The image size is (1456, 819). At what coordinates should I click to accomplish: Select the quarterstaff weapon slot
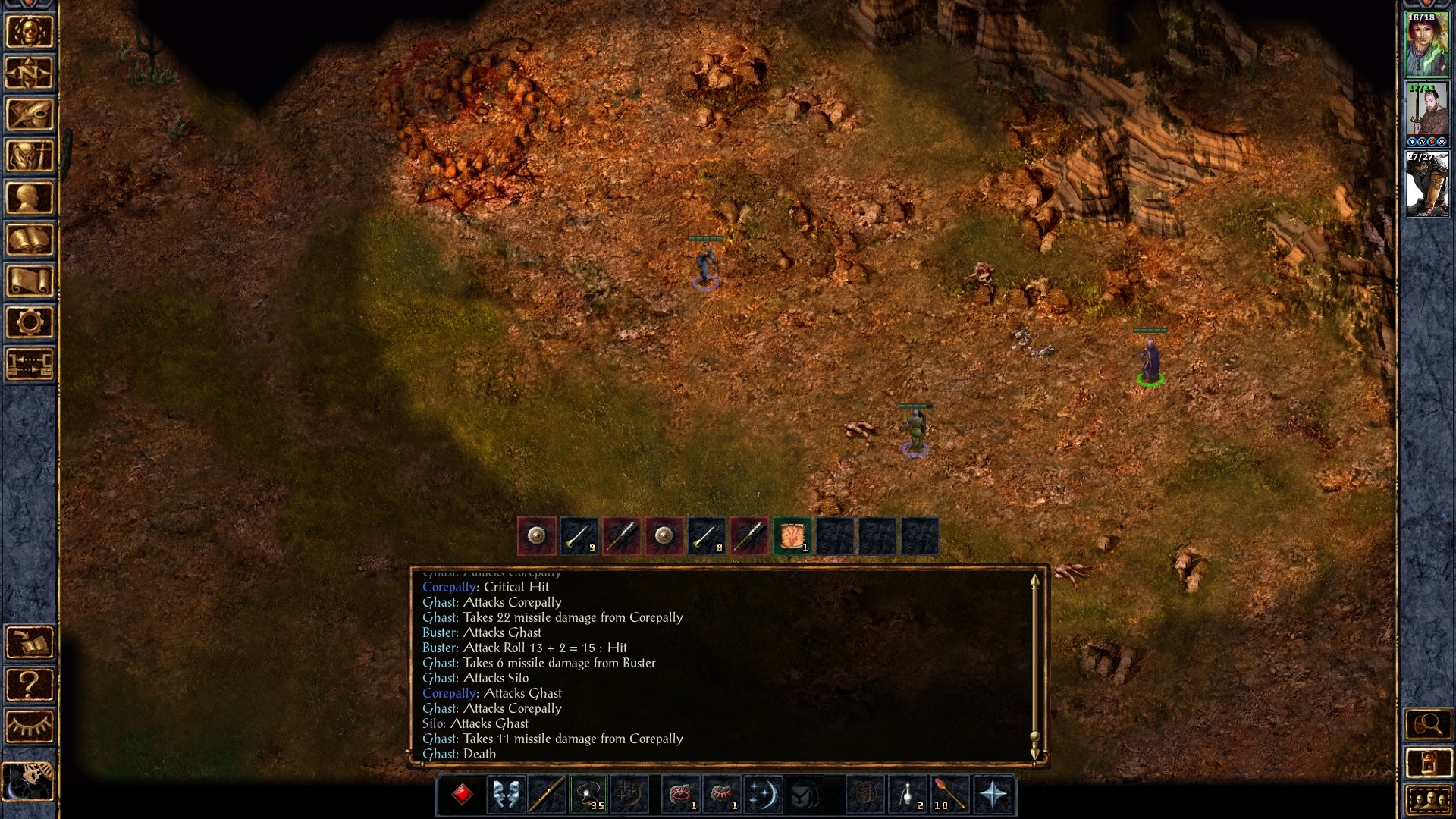(547, 795)
